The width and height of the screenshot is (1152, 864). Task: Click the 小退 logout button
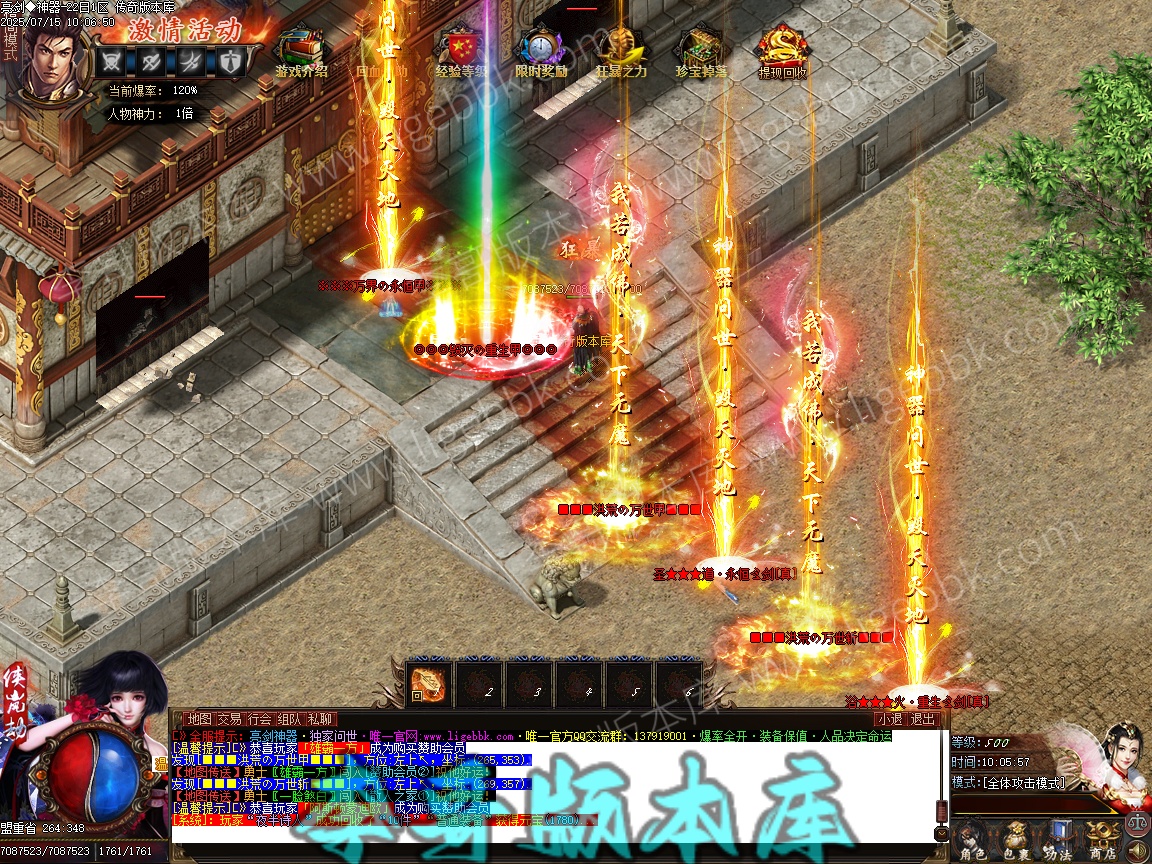coord(889,719)
